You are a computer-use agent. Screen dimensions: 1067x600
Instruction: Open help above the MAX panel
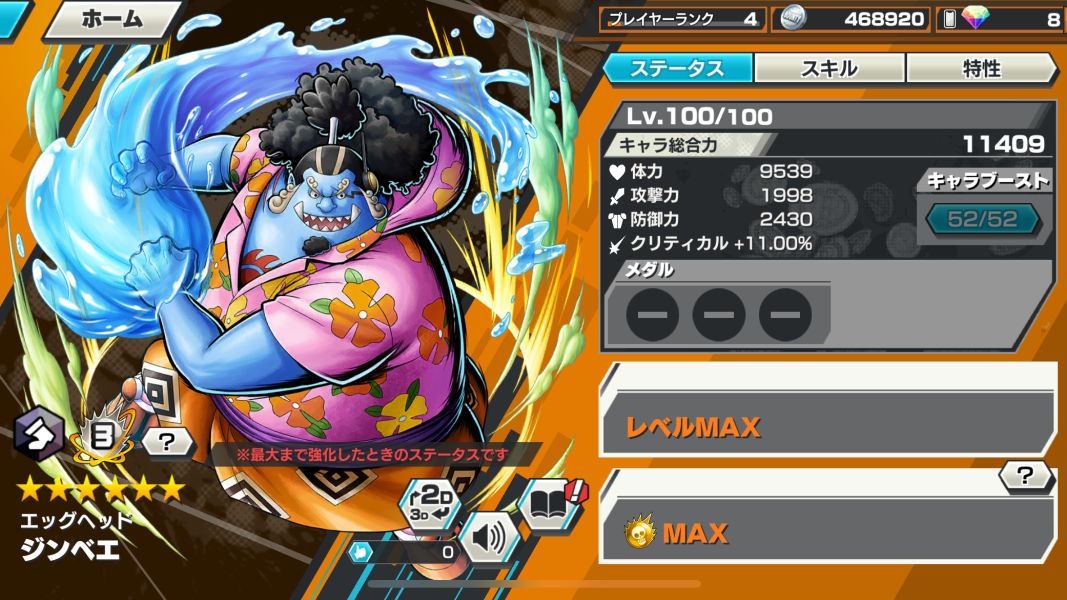point(1024,477)
